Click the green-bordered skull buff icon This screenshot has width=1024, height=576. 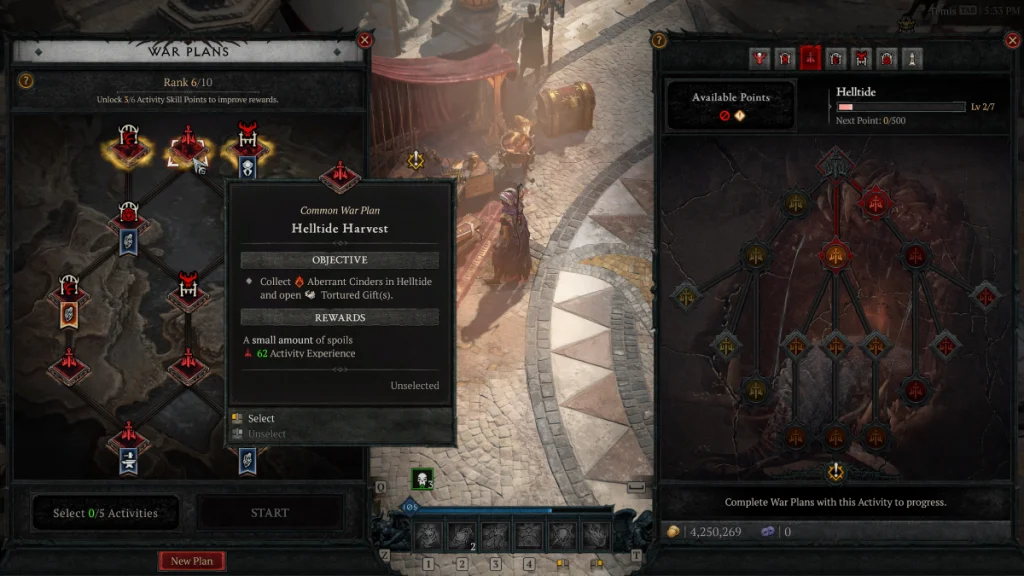[422, 479]
